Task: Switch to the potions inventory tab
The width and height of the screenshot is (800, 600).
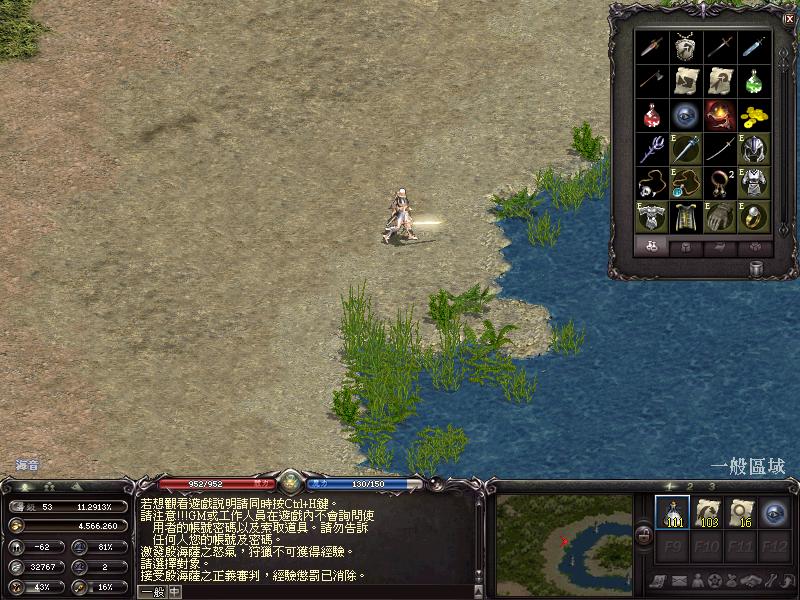Action: click(652, 246)
